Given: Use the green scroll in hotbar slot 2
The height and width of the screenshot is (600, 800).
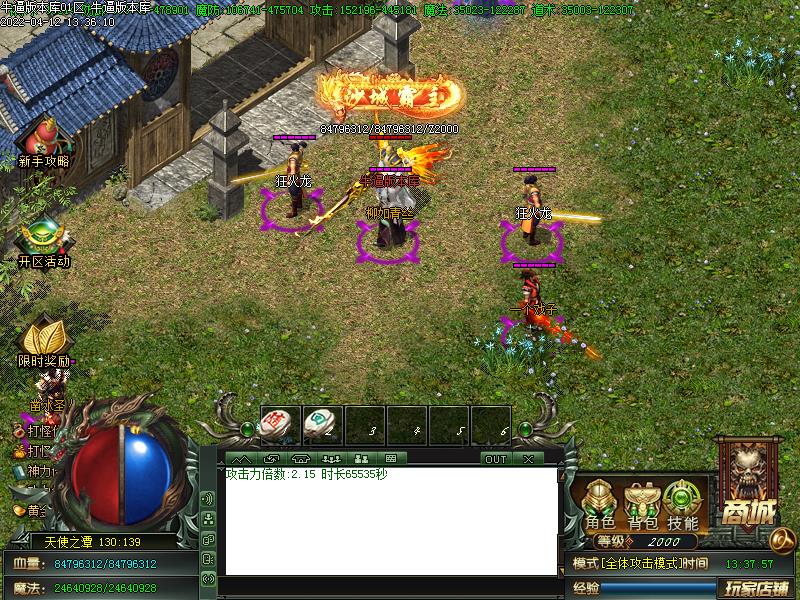Looking at the screenshot, I should click(x=319, y=424).
